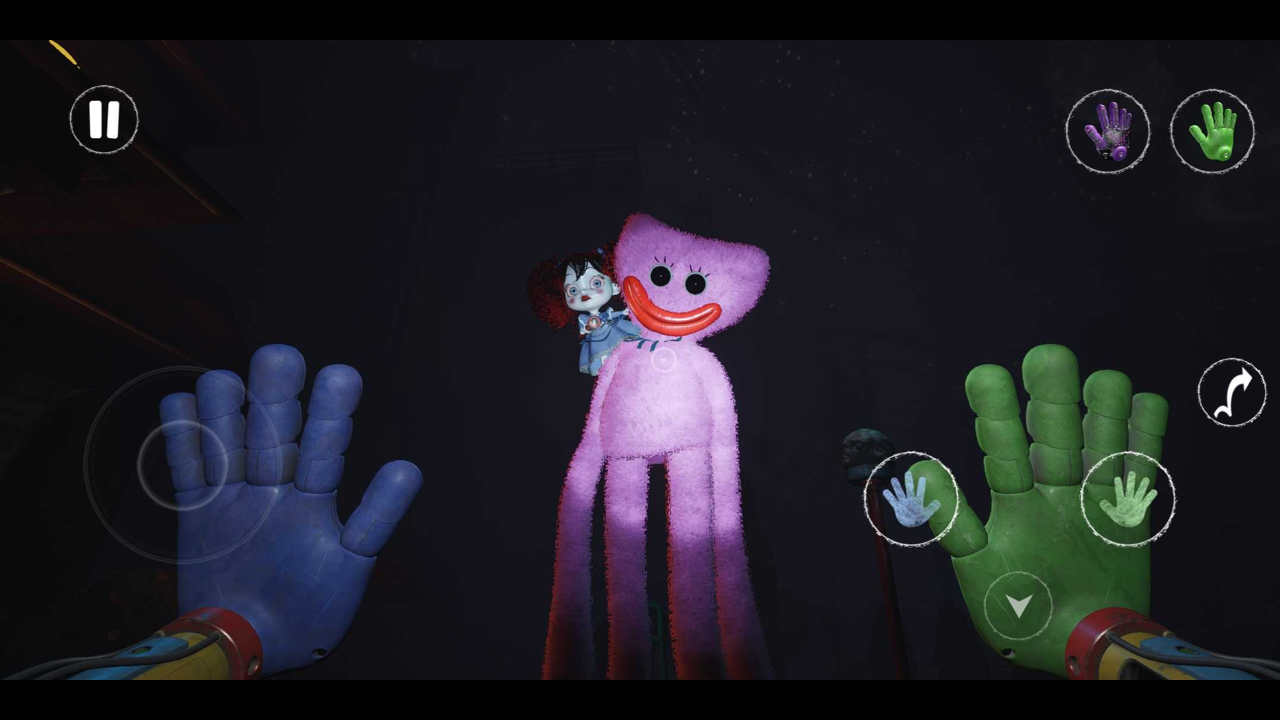Tap the swing arrow to extend action
Image resolution: width=1280 pixels, height=720 pixels.
pyautogui.click(x=1232, y=393)
